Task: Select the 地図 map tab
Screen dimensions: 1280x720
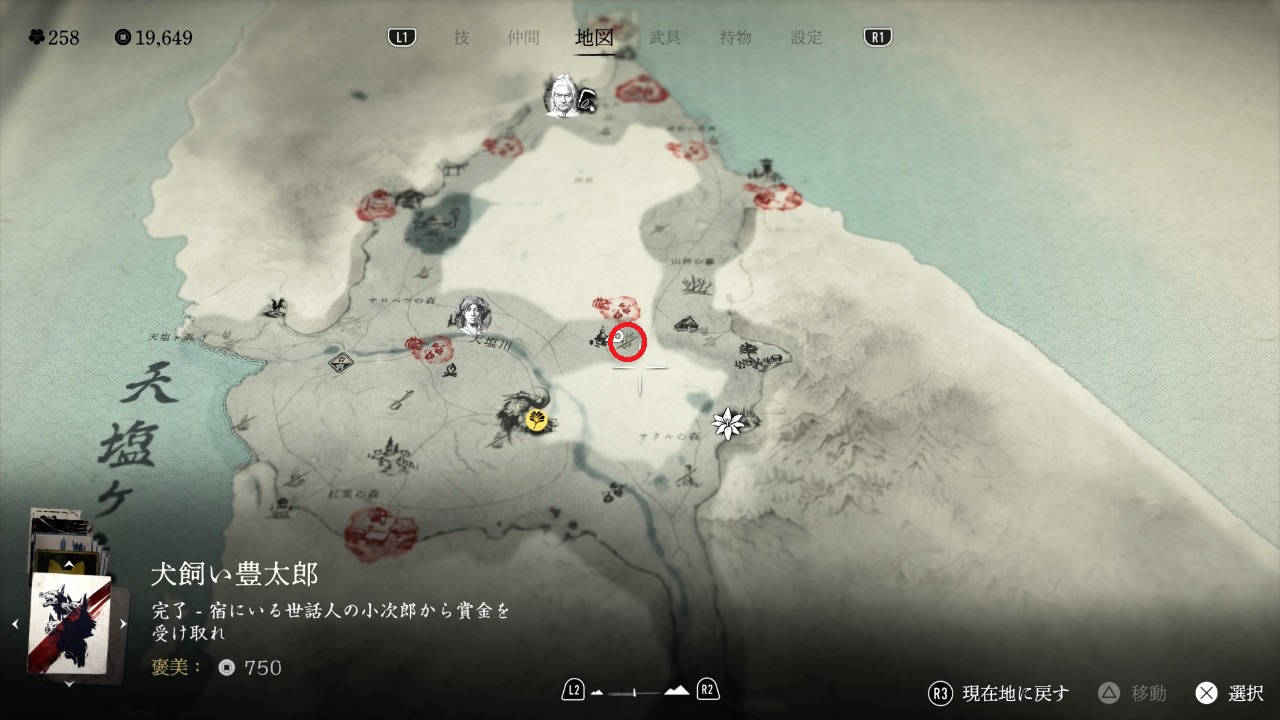Action: 594,38
